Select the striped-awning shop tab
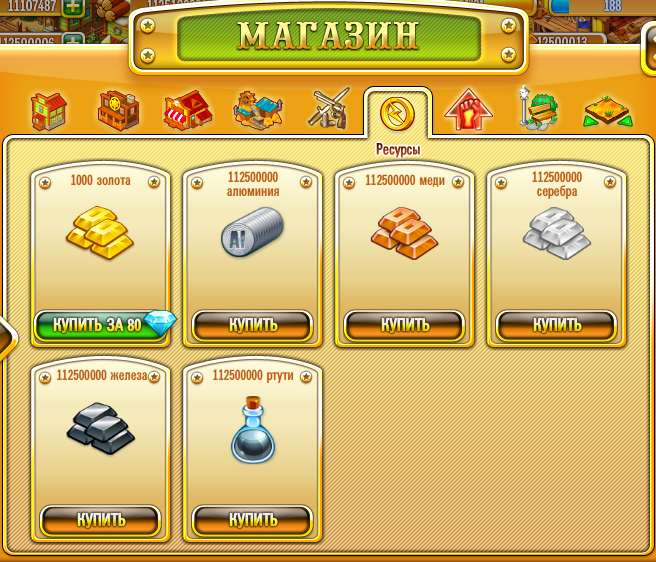This screenshot has width=656, height=562. [x=187, y=111]
